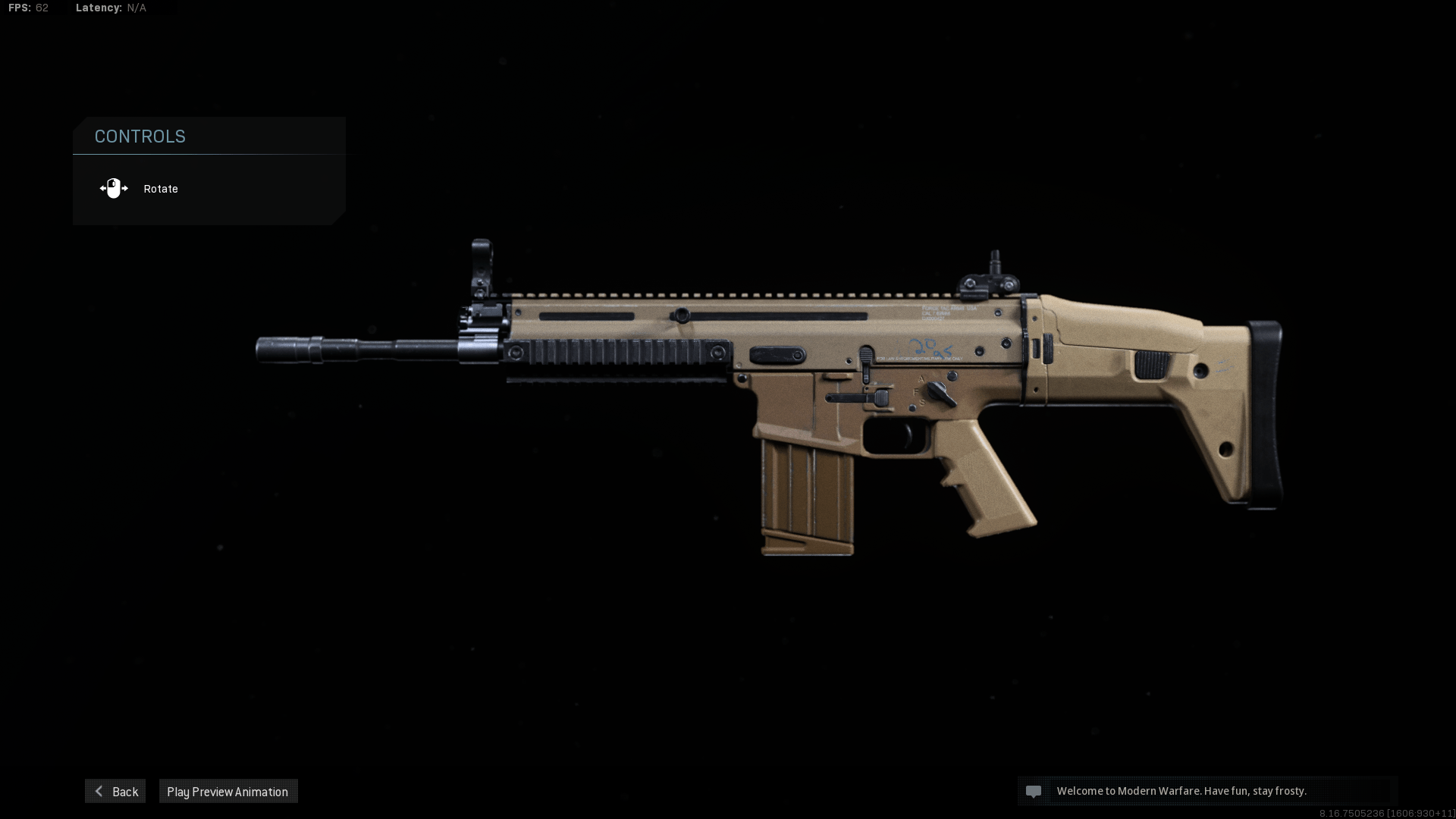
Task: Play the weapon preview animation
Action: [227, 791]
